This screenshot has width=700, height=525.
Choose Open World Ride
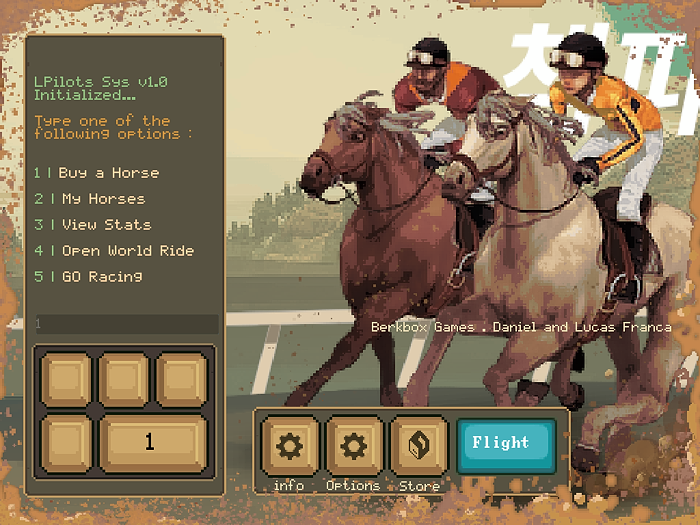pyautogui.click(x=114, y=251)
